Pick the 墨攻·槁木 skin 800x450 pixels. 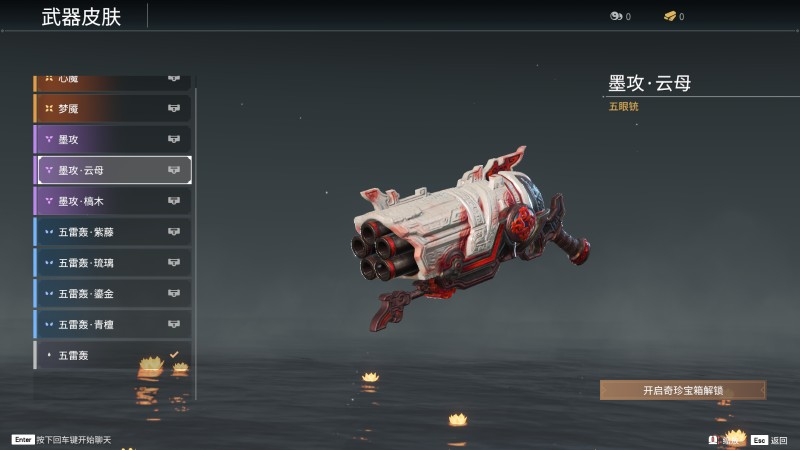112,201
